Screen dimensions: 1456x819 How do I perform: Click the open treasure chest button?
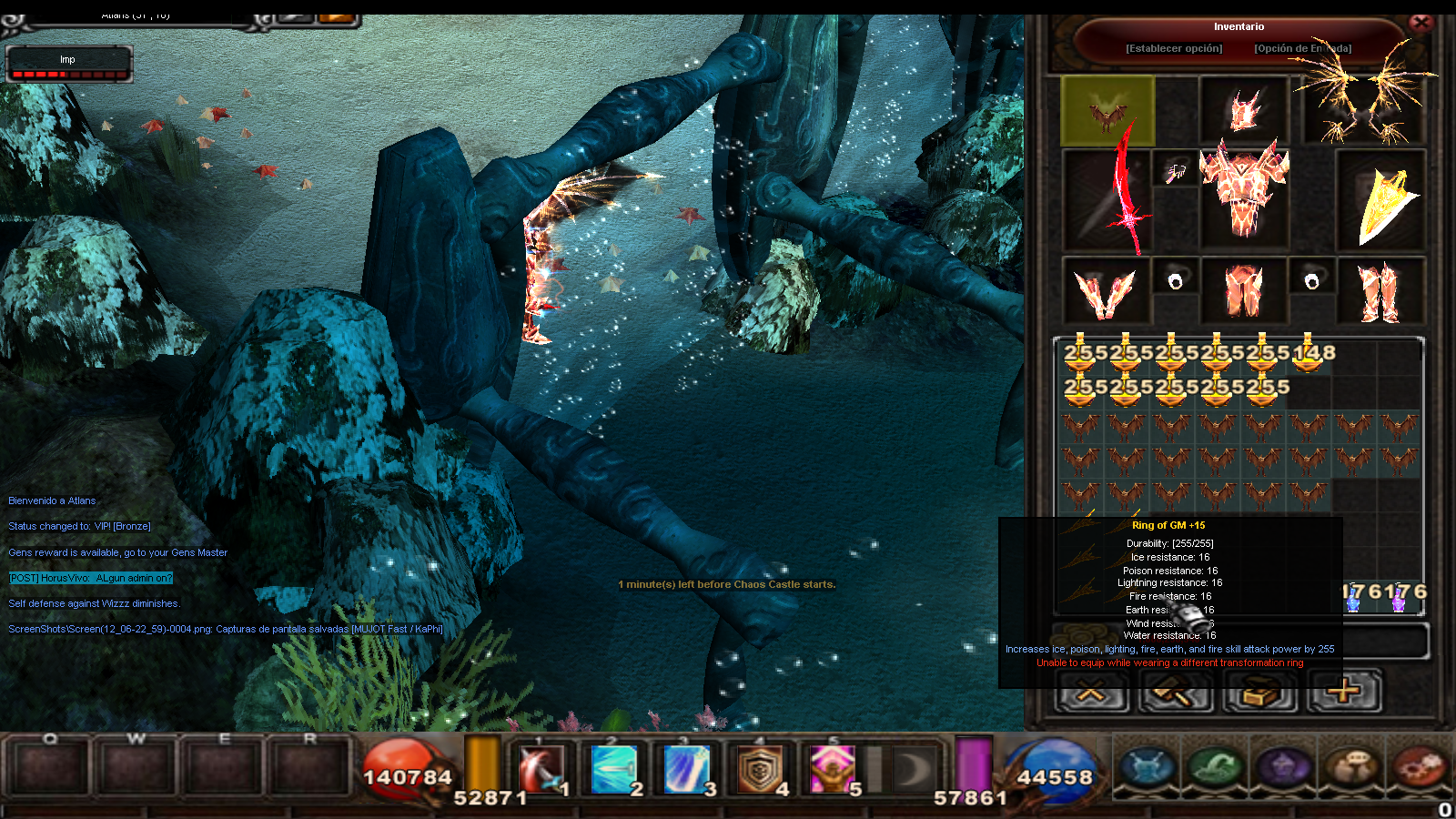point(1259,693)
